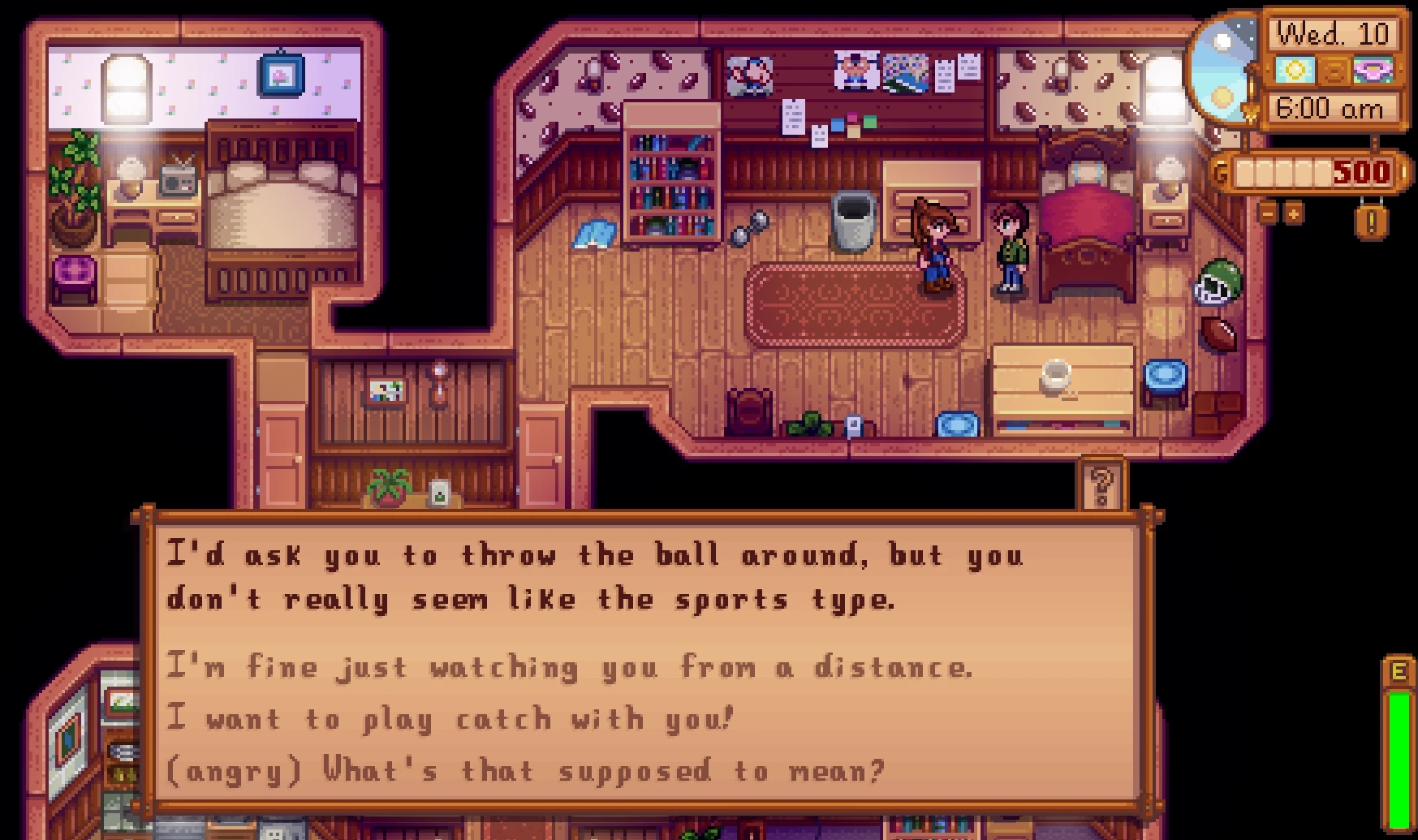Click the zoom in plus button
The image size is (1418, 840).
(1293, 213)
